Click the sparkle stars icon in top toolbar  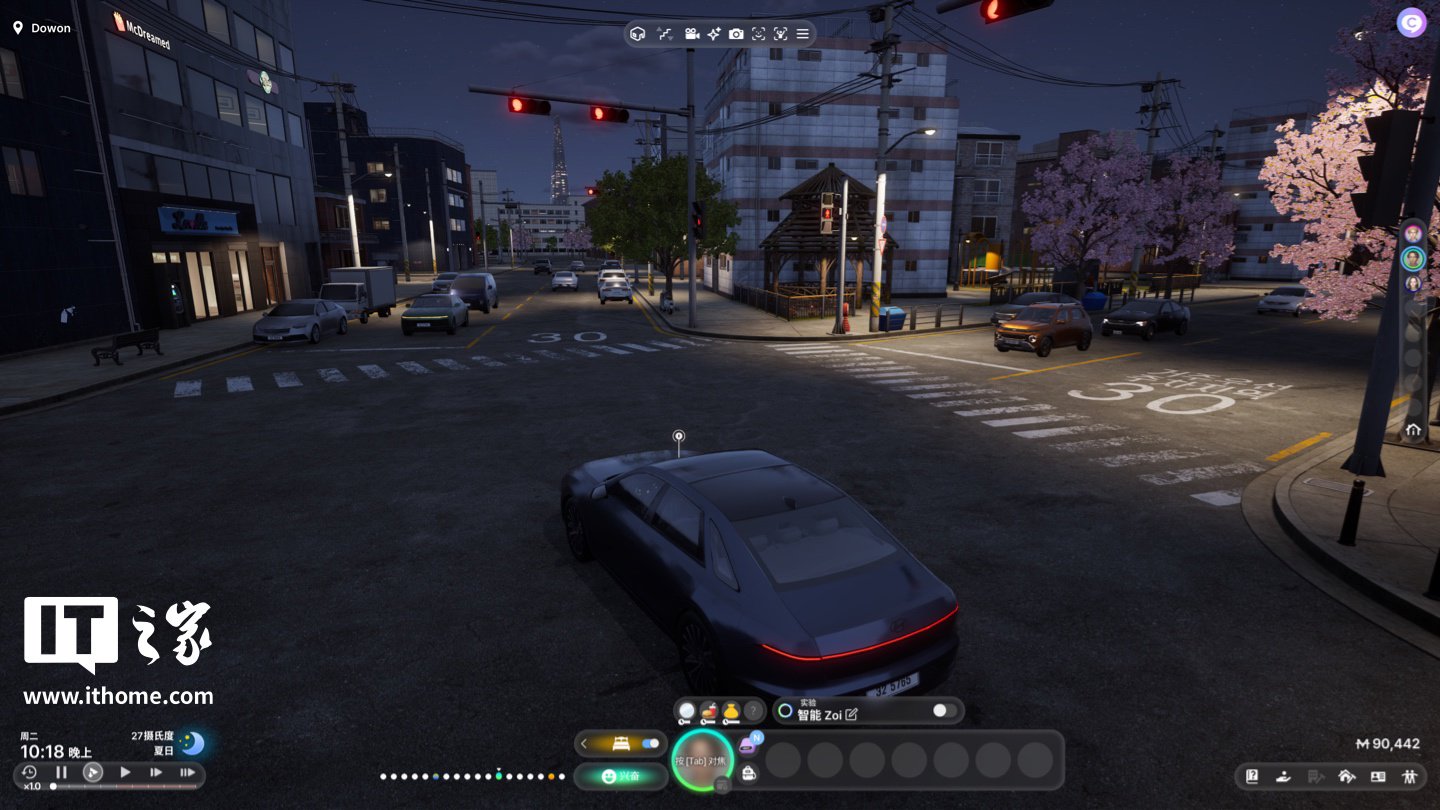pos(714,34)
